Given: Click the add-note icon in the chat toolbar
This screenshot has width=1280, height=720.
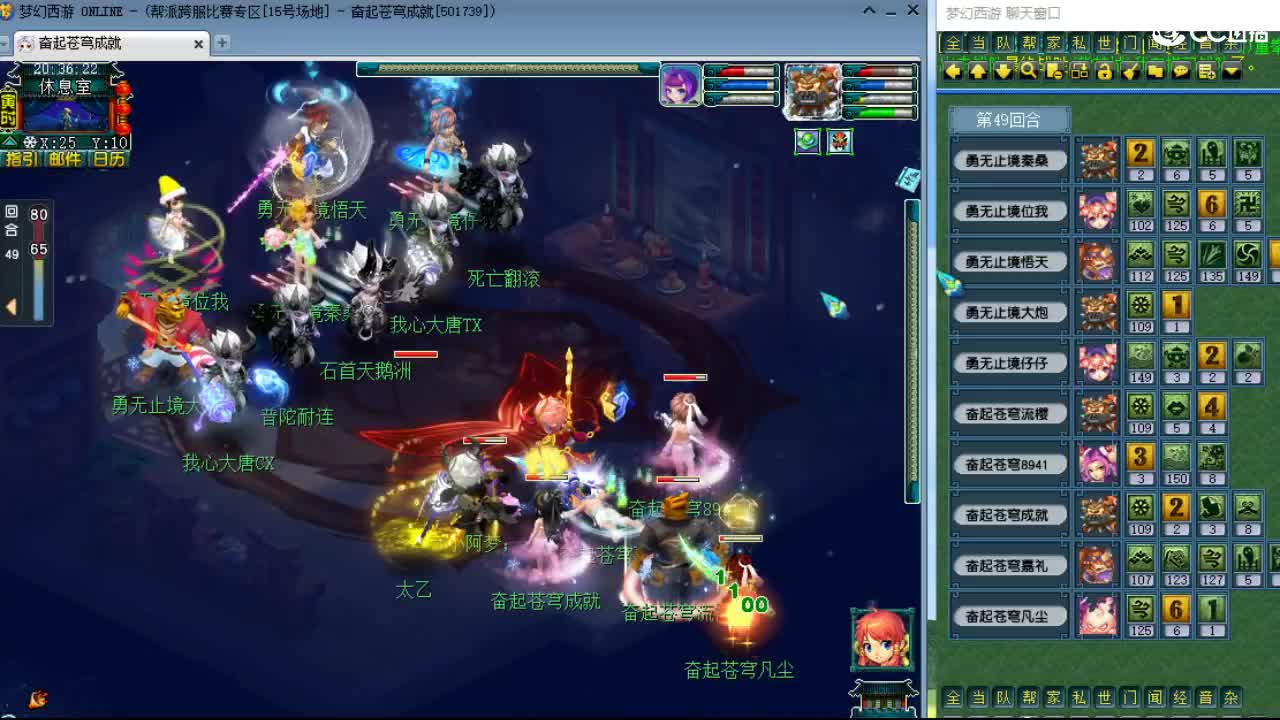Looking at the screenshot, I should pyautogui.click(x=1207, y=72).
